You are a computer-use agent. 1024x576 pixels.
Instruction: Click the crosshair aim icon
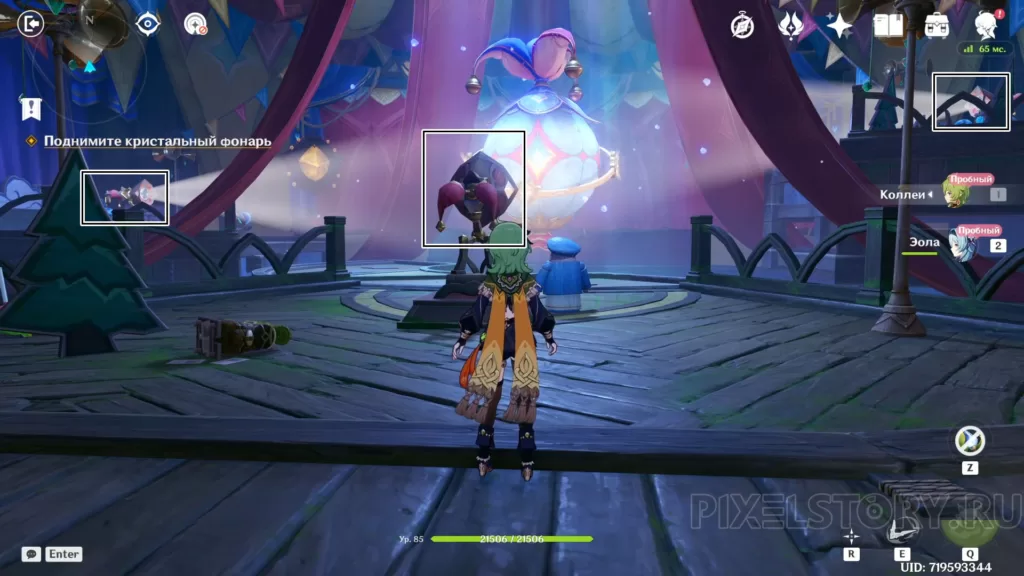pos(851,535)
